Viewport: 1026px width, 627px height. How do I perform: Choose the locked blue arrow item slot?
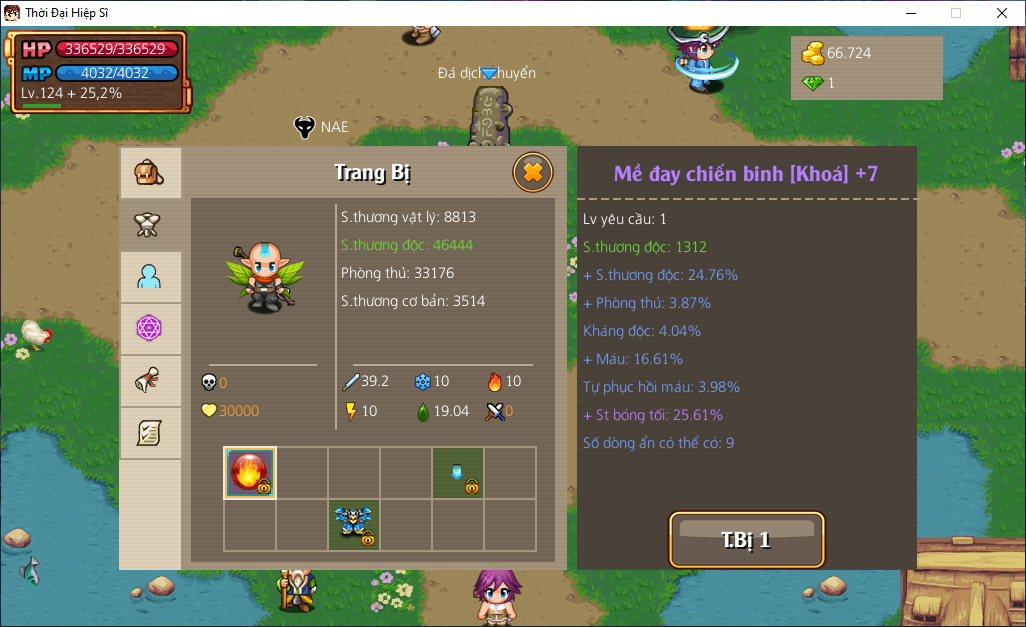(x=458, y=473)
